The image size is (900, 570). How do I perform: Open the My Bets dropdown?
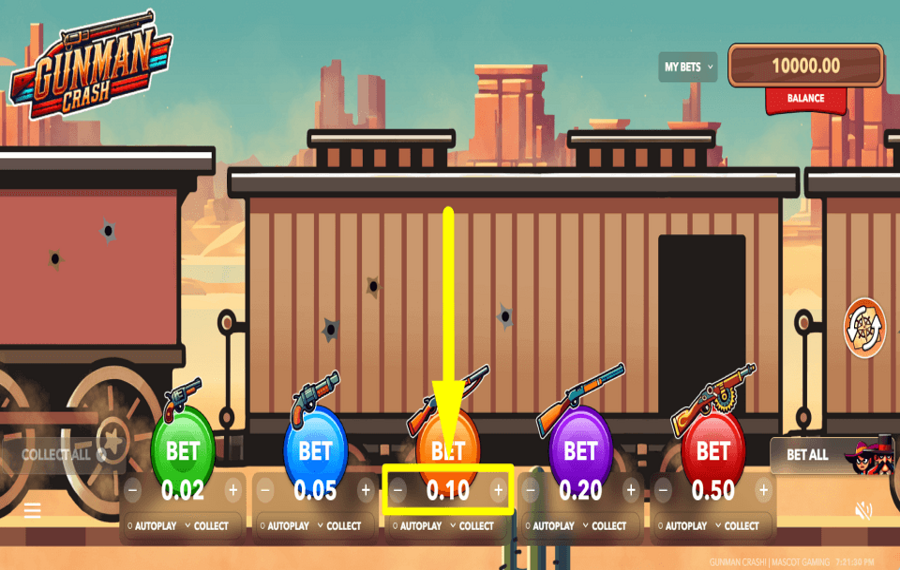coord(688,67)
